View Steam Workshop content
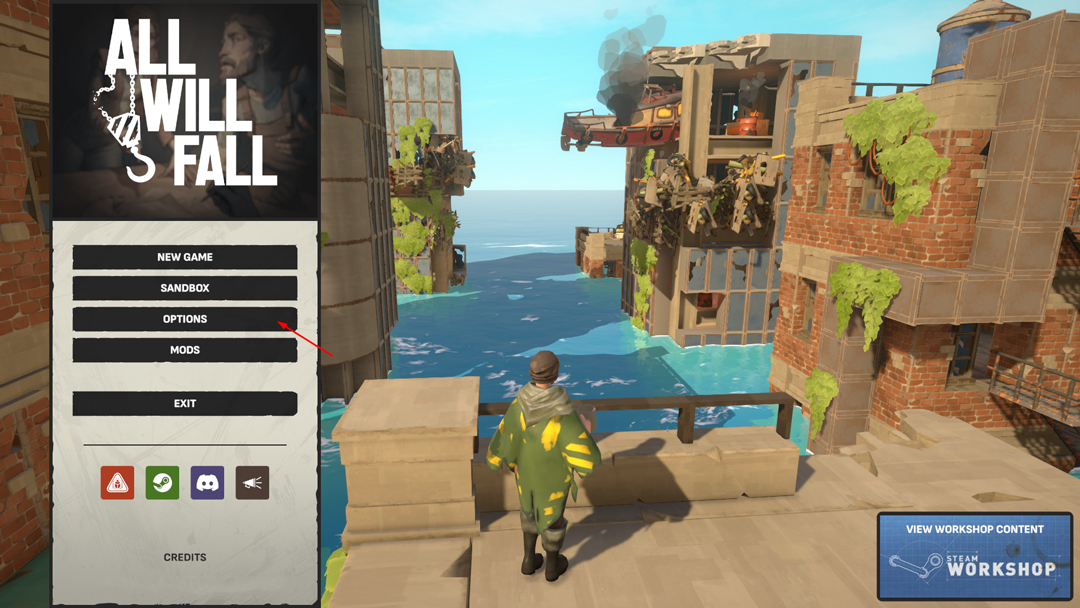The height and width of the screenshot is (608, 1080). (974, 555)
